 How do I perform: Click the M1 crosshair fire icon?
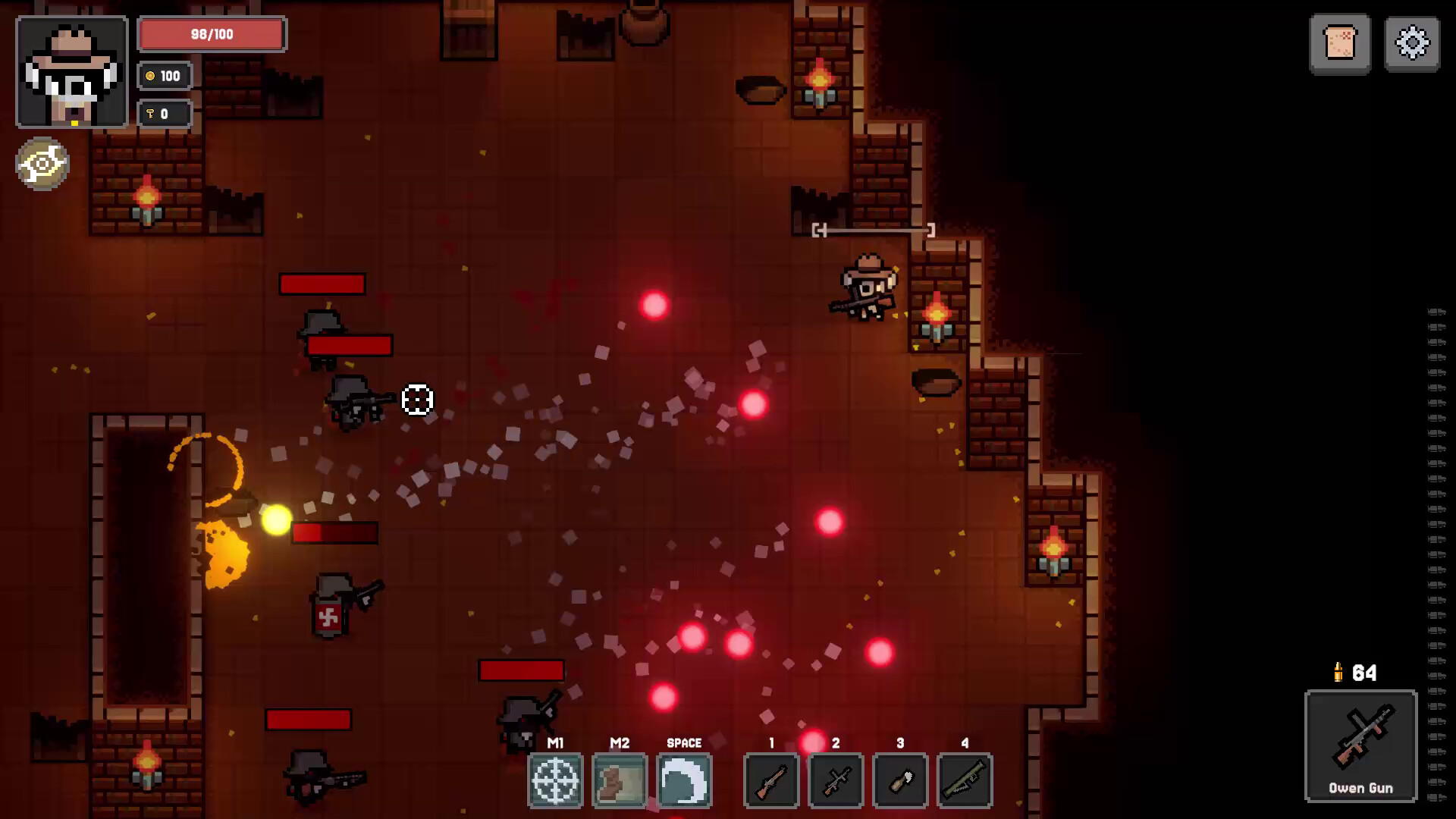coord(556,781)
